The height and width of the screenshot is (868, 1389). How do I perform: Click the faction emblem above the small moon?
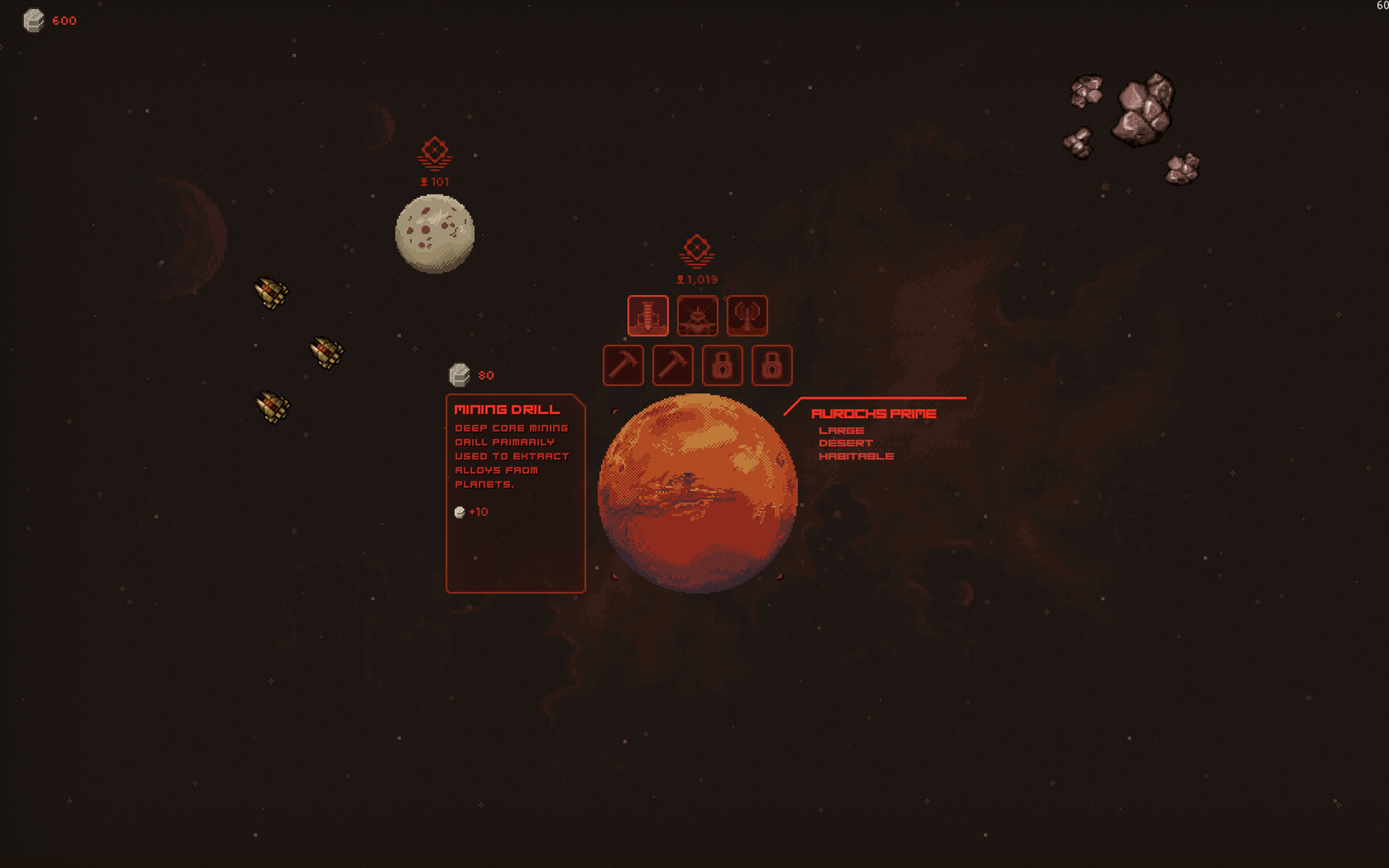(433, 151)
